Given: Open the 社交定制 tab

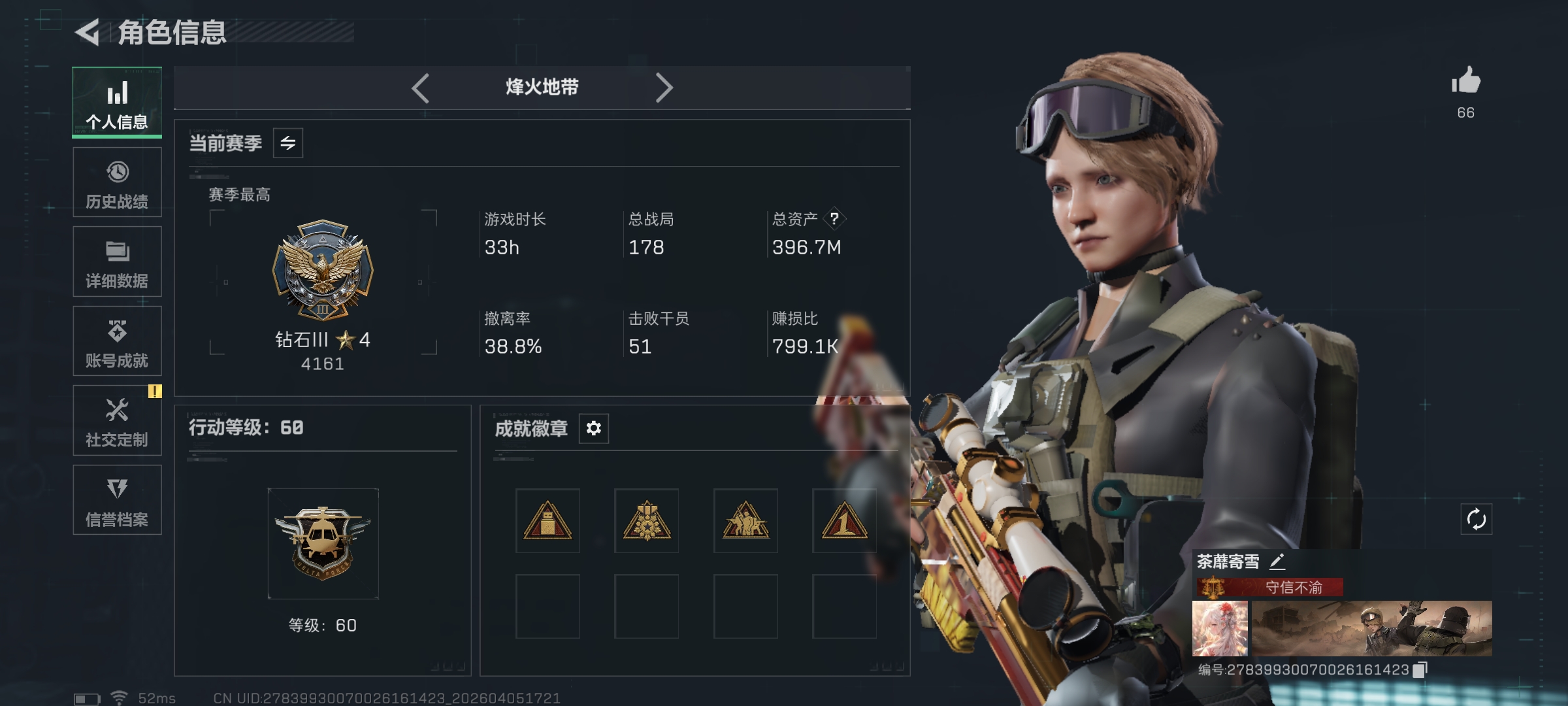Looking at the screenshot, I should click(x=117, y=421).
